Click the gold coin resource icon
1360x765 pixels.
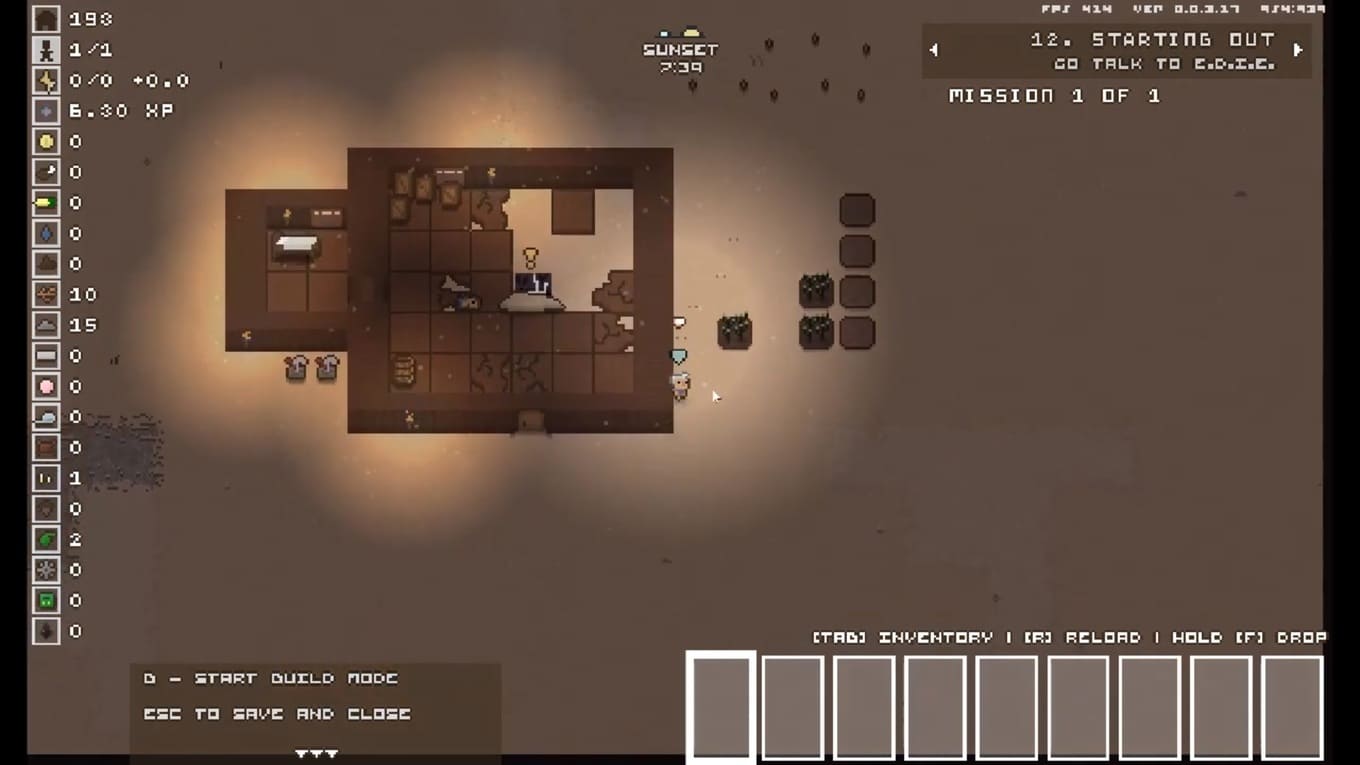pyautogui.click(x=46, y=142)
